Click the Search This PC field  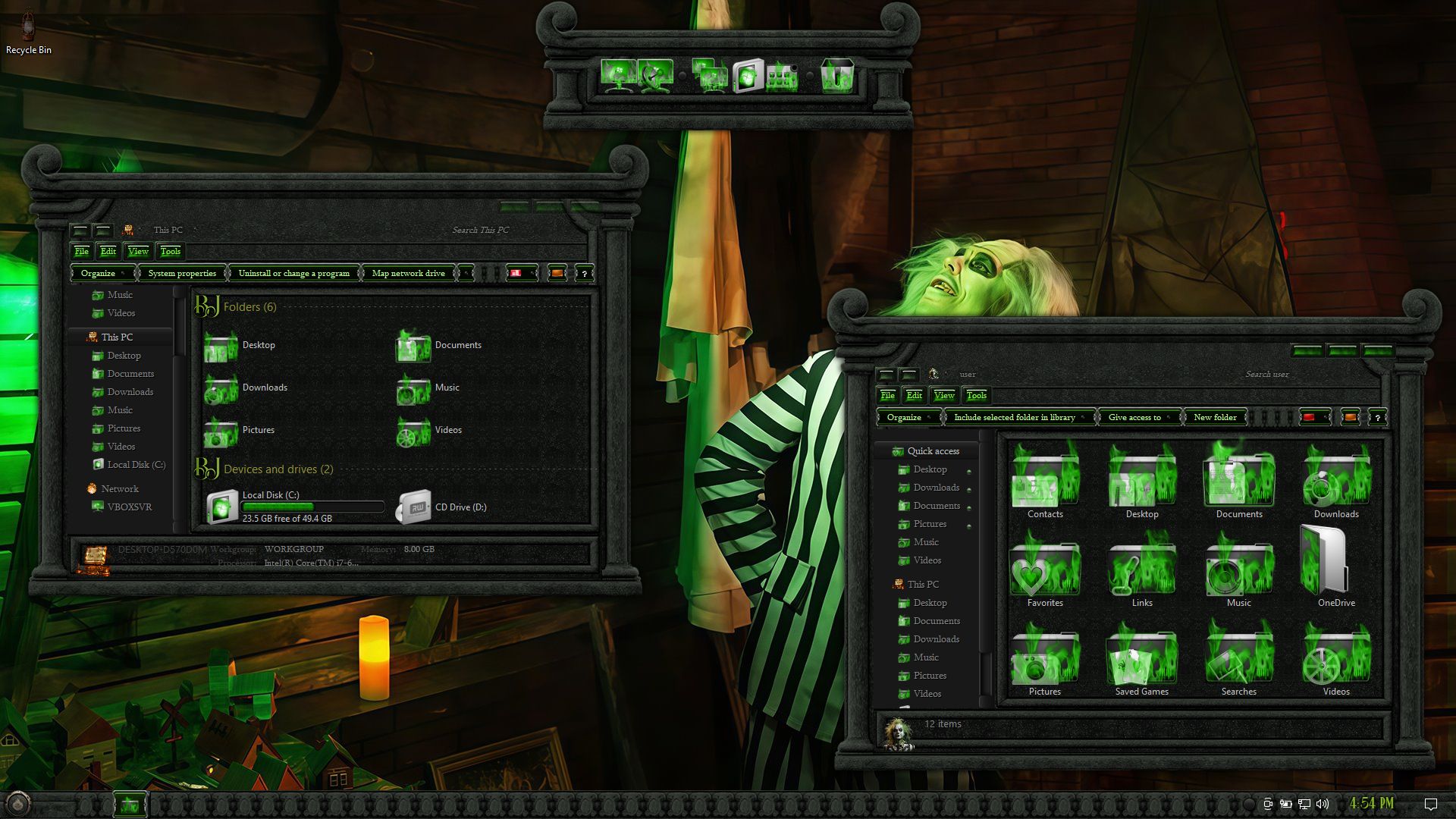[x=481, y=230]
